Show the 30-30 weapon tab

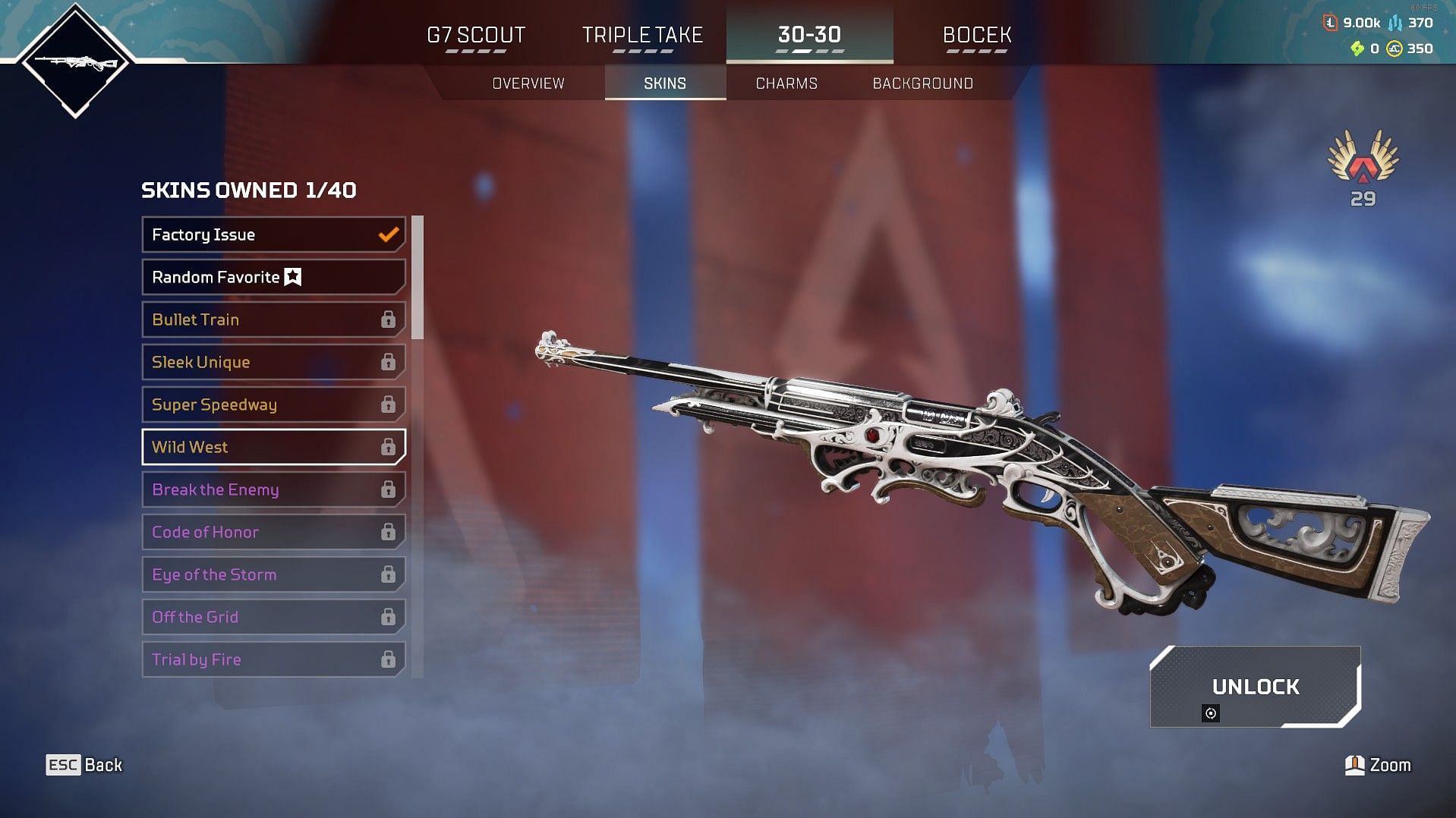[x=809, y=36]
